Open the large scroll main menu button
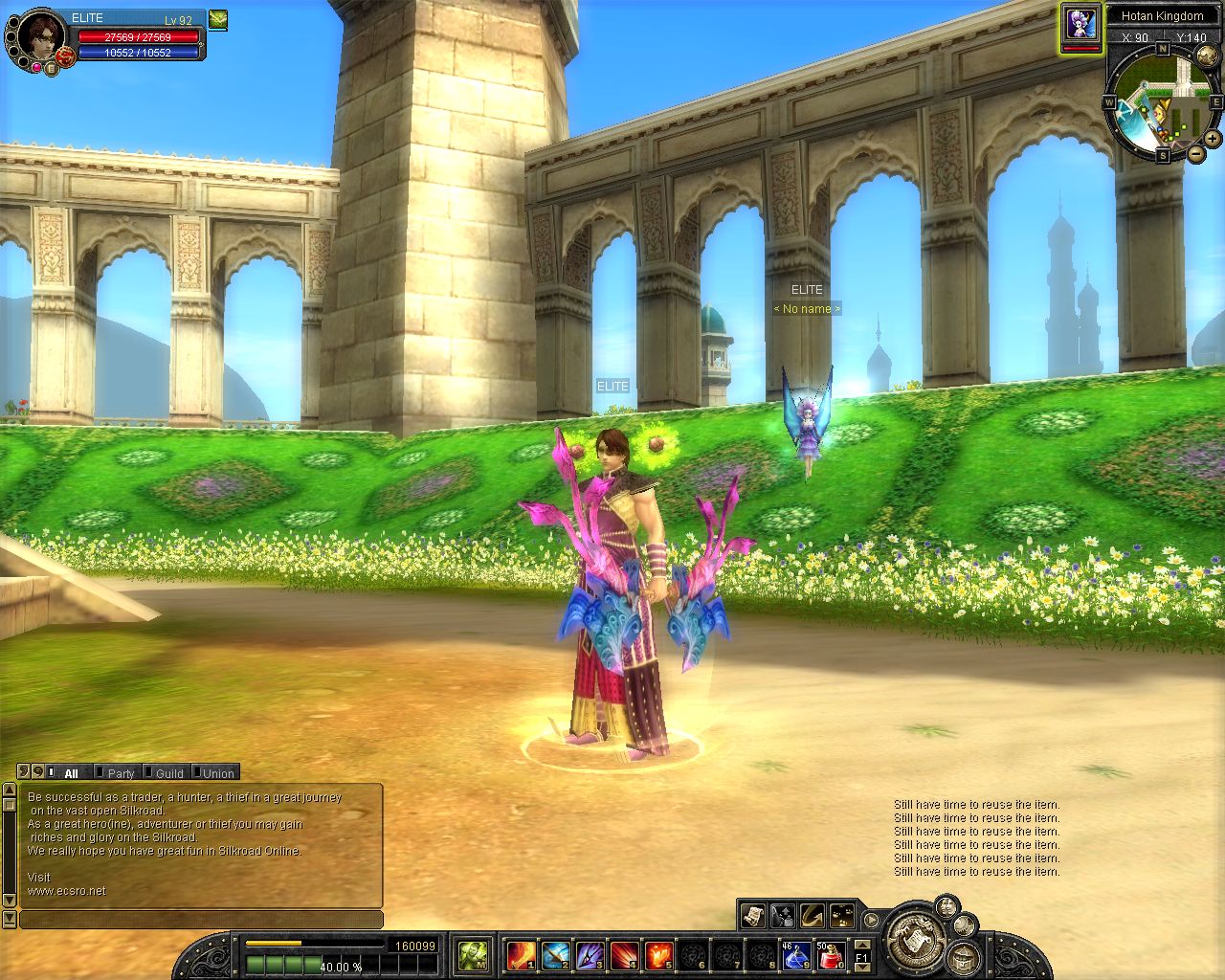This screenshot has width=1225, height=980. [916, 939]
